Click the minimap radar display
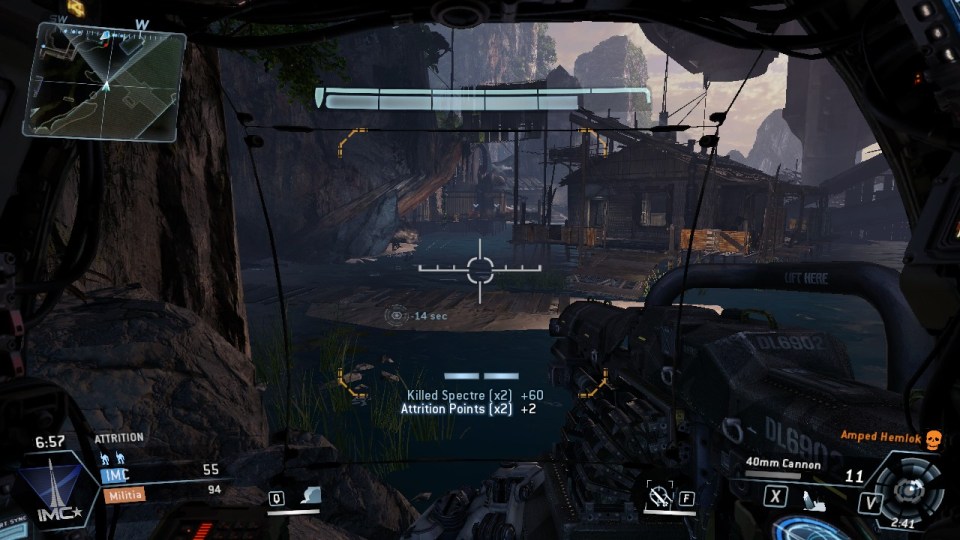 tap(105, 80)
